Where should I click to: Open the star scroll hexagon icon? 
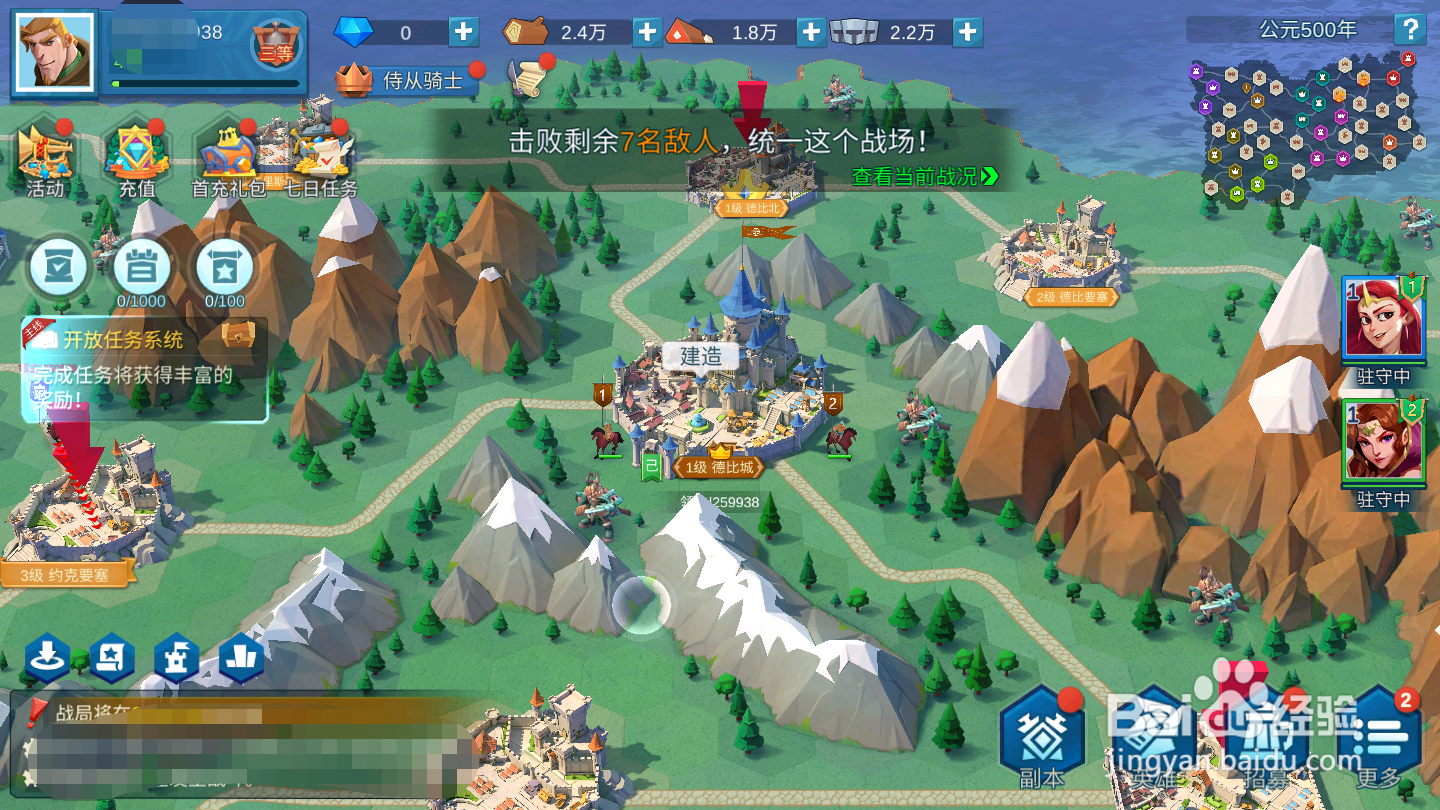click(110, 657)
